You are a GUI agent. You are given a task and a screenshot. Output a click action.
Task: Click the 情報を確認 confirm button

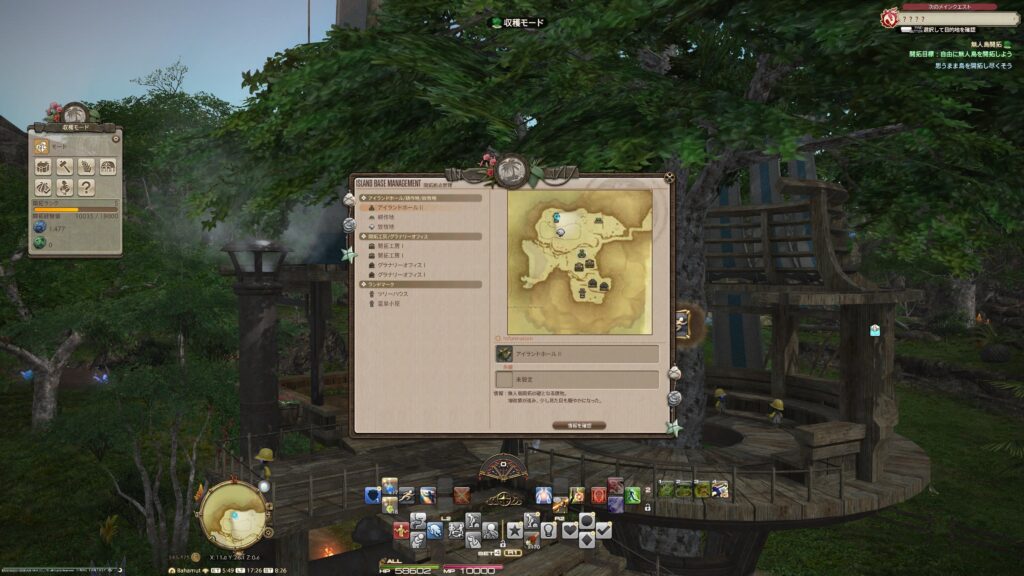(x=578, y=424)
